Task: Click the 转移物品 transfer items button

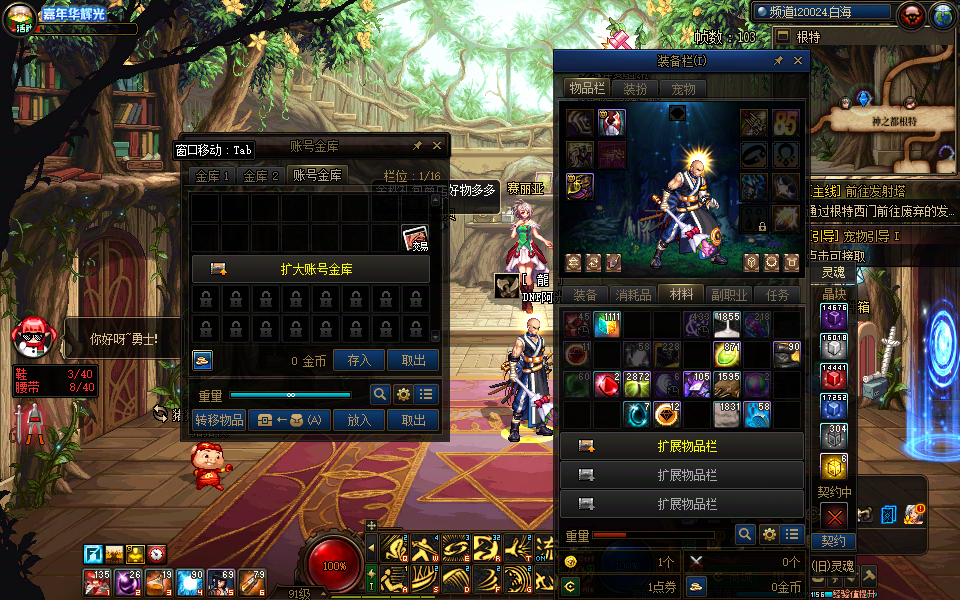Action: pos(219,420)
